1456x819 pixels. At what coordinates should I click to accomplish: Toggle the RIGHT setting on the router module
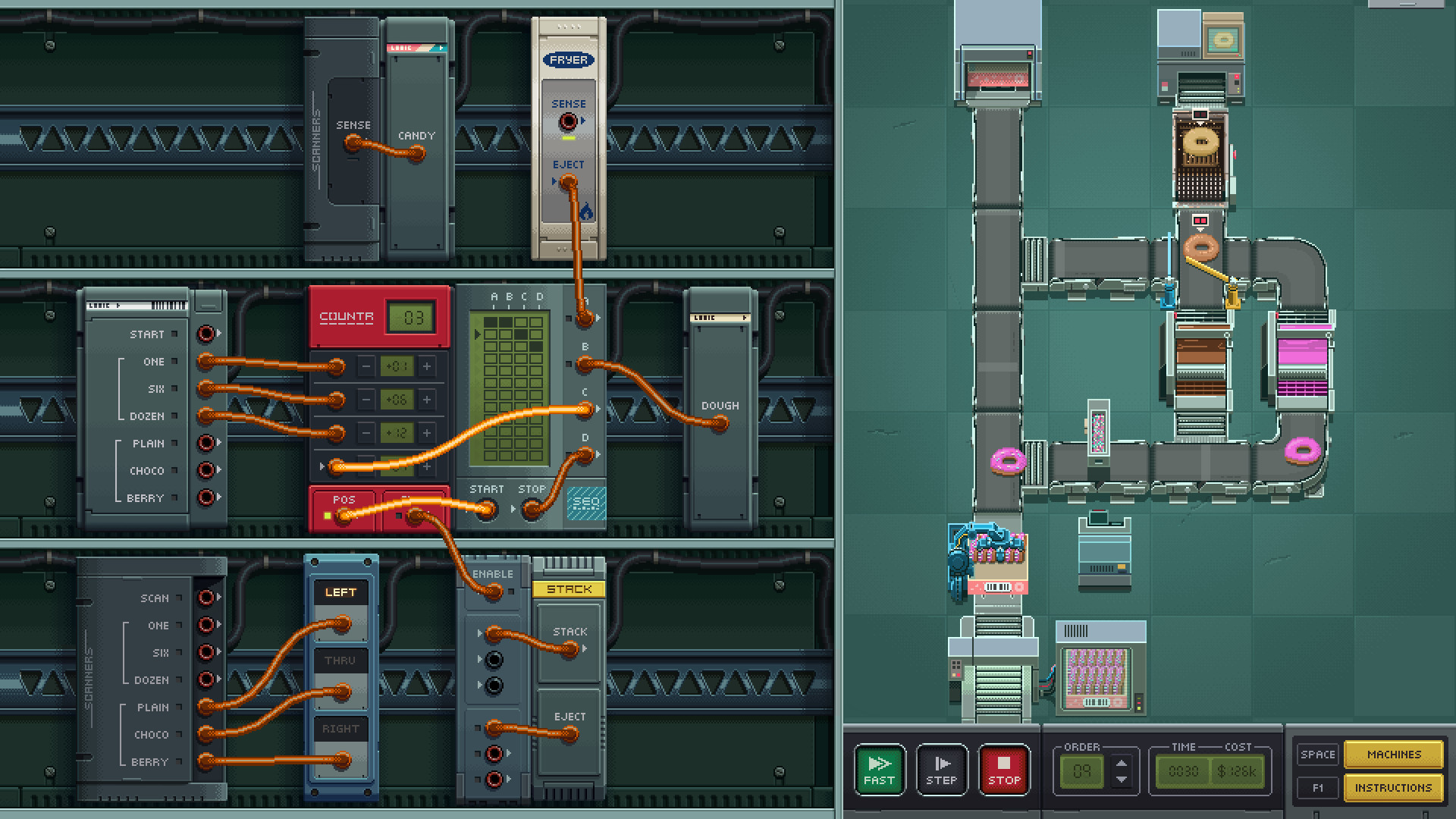341,727
